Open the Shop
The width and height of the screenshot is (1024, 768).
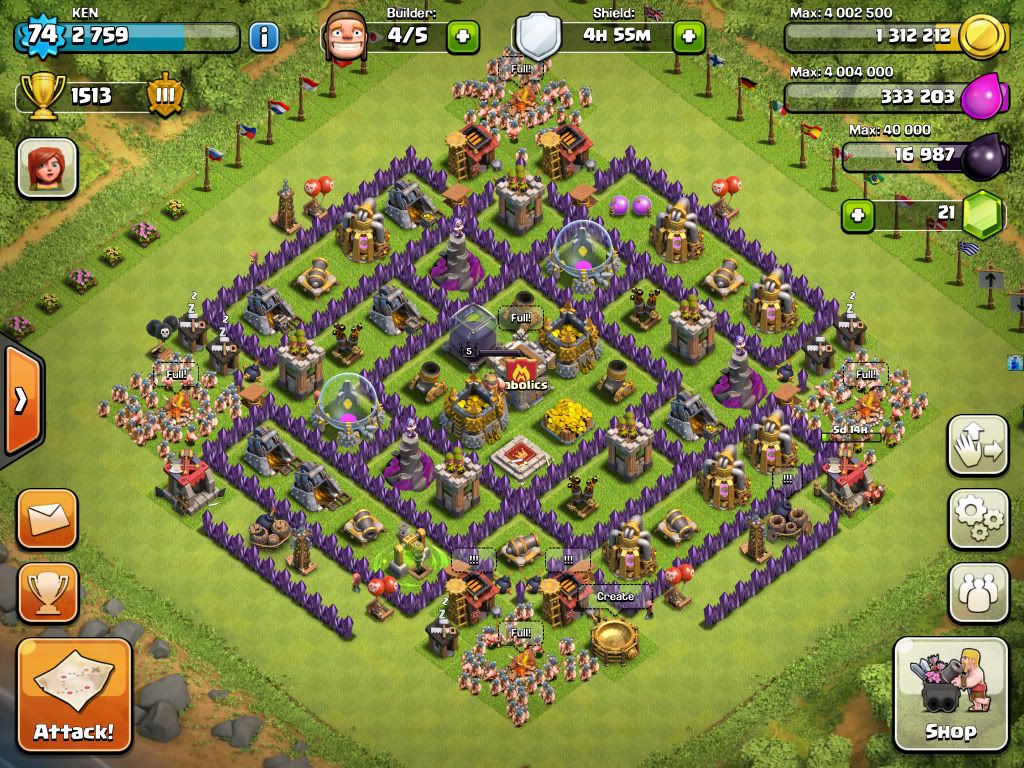pos(950,693)
